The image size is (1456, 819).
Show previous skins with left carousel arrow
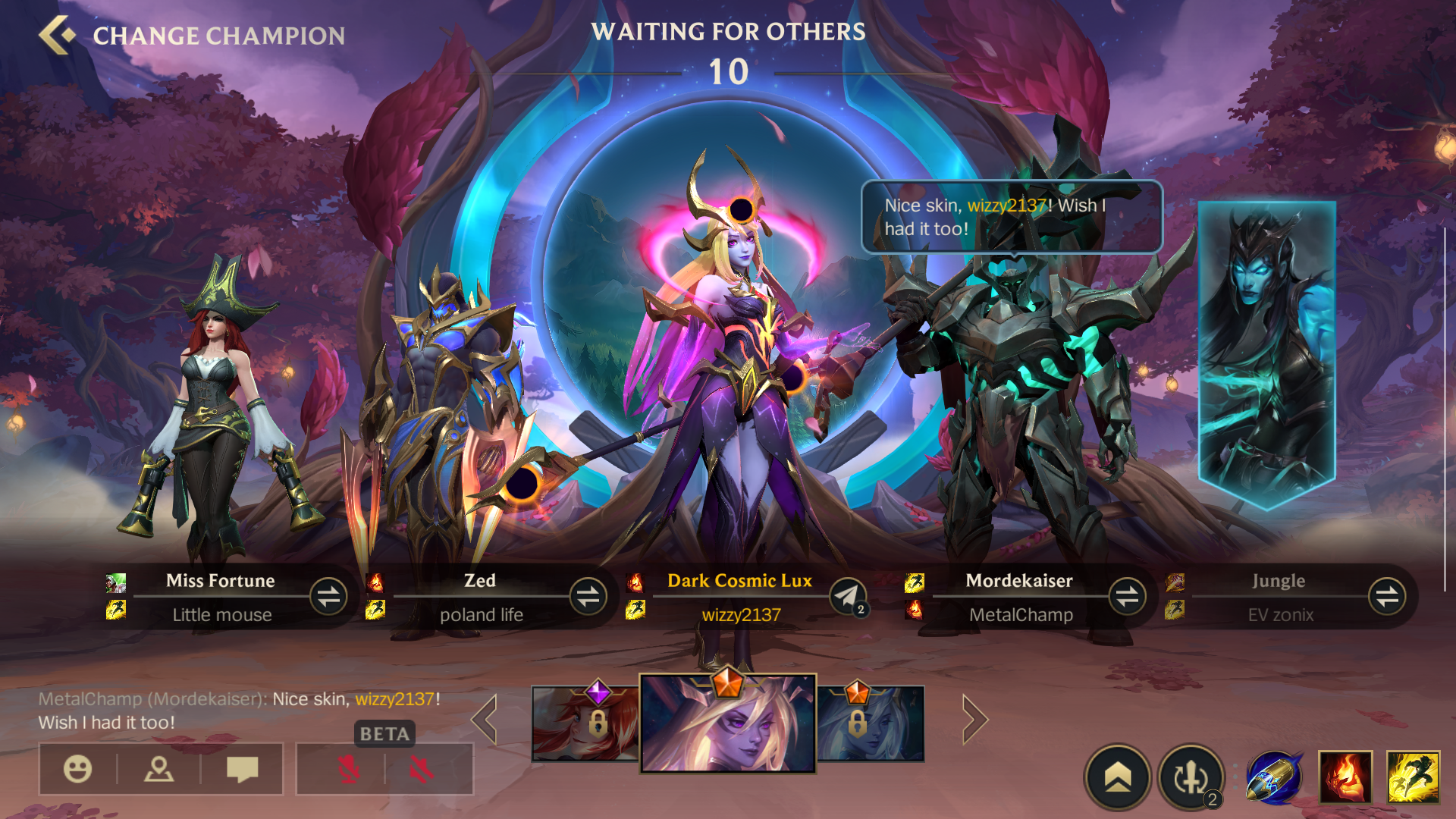point(485,719)
